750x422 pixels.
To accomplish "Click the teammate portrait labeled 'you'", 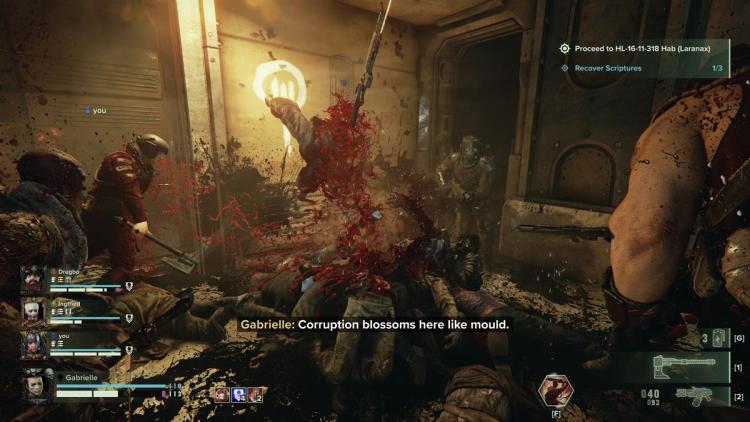I will coord(34,345).
